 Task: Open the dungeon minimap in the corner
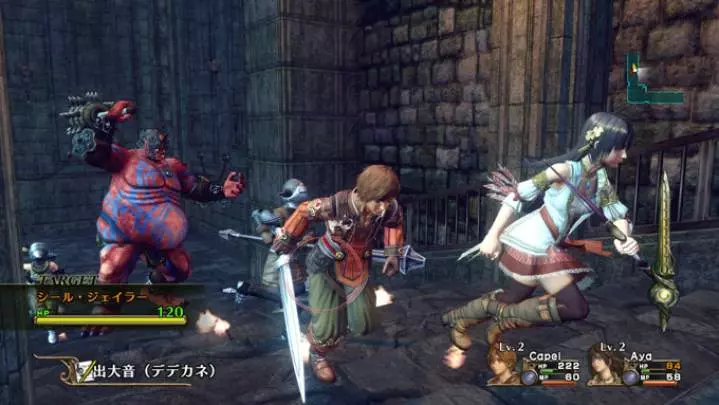(653, 82)
